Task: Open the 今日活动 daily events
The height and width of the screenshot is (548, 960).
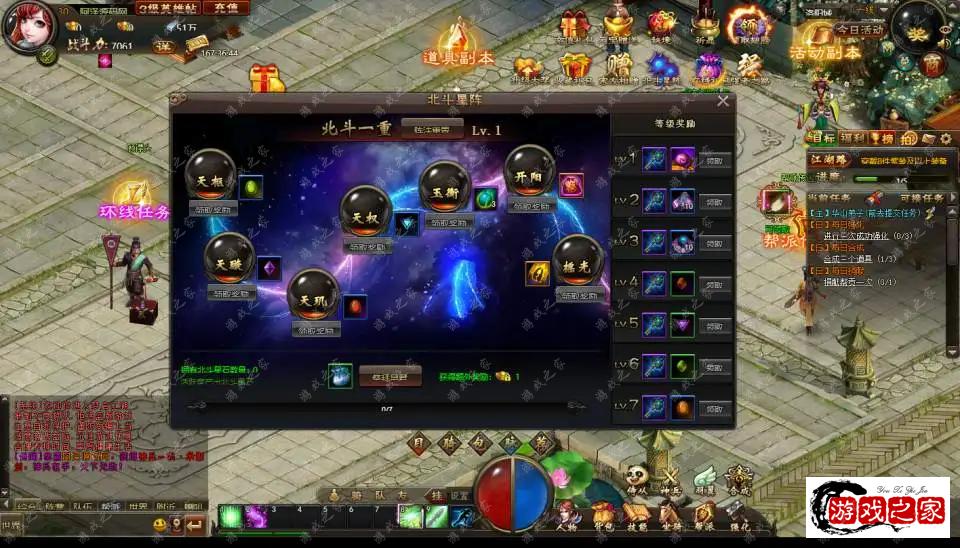Action: pyautogui.click(x=860, y=30)
